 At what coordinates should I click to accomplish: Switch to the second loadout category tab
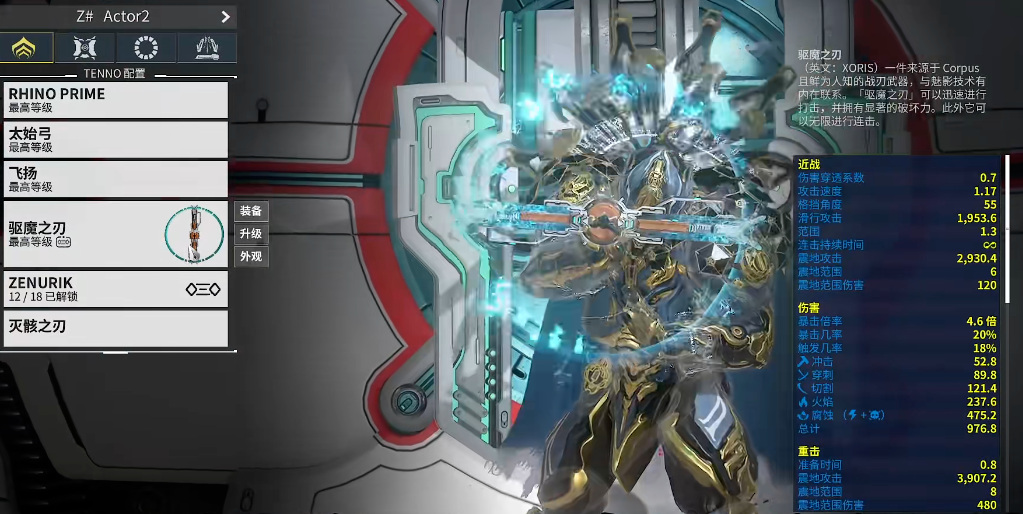(x=86, y=47)
